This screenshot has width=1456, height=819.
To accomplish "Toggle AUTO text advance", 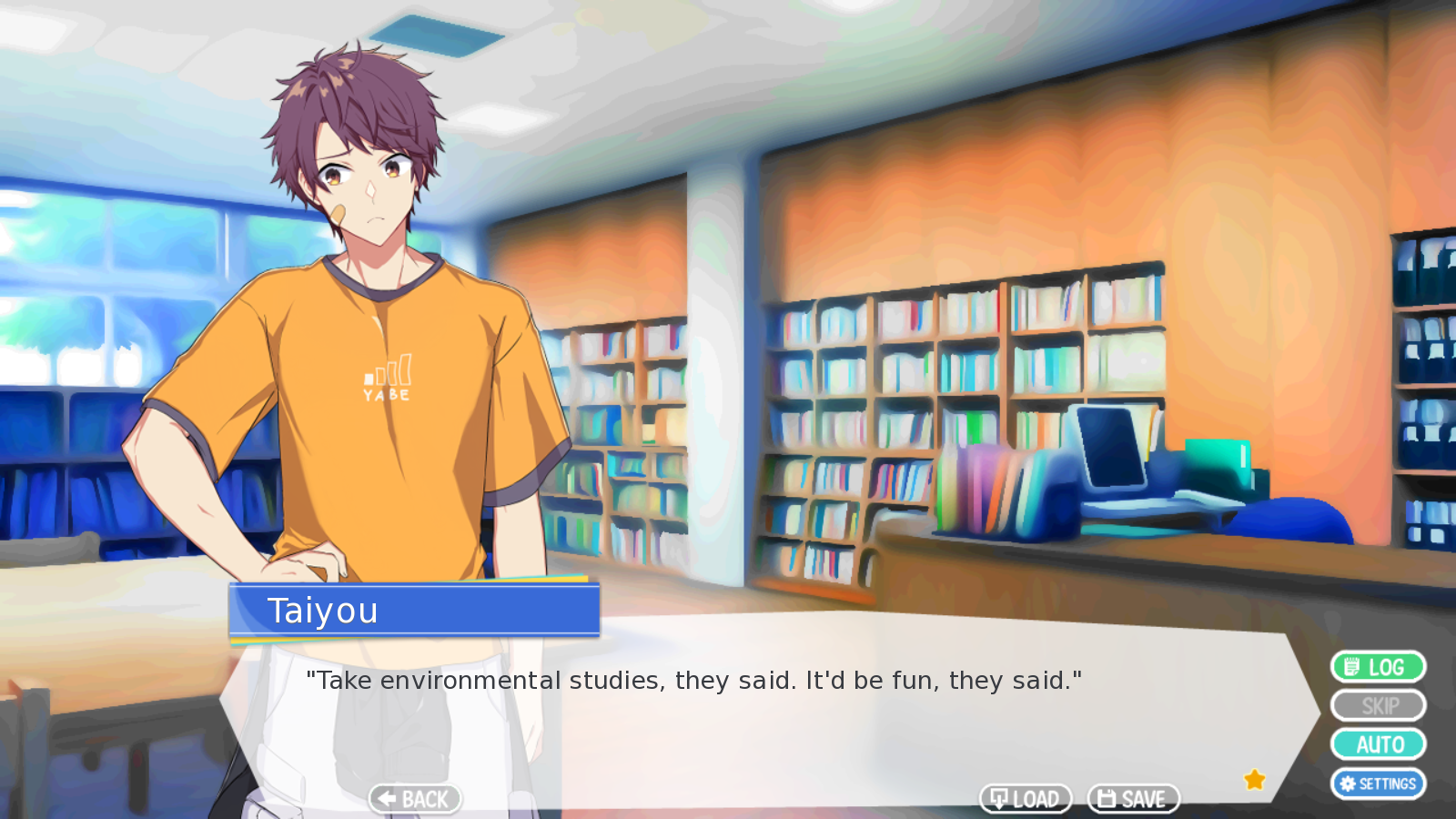I will tap(1378, 744).
